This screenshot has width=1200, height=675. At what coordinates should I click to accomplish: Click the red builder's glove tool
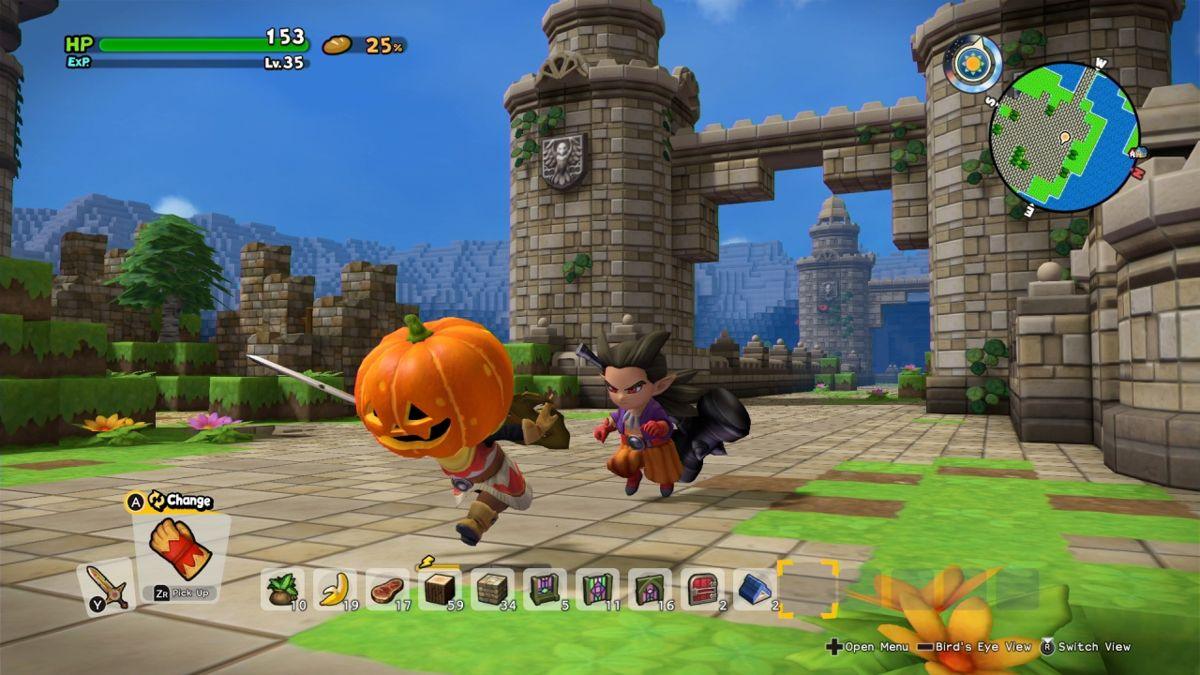pyautogui.click(x=179, y=548)
